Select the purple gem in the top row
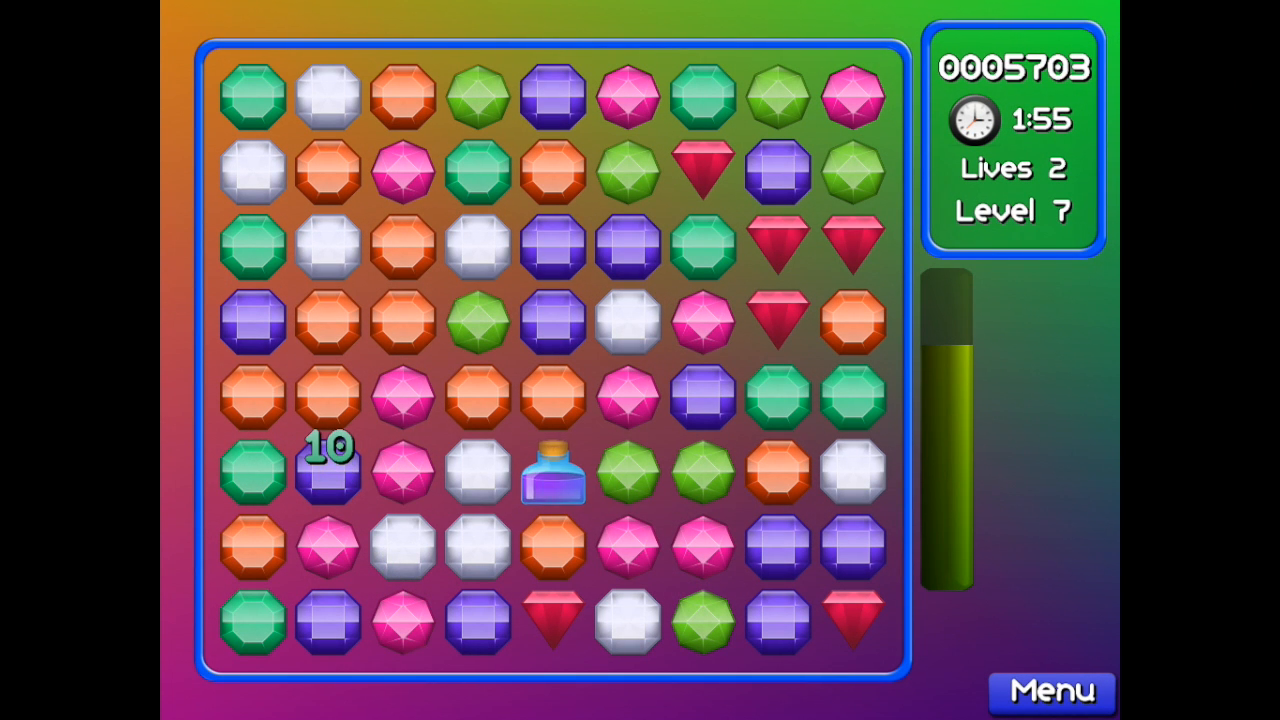The image size is (1280, 720). point(553,96)
